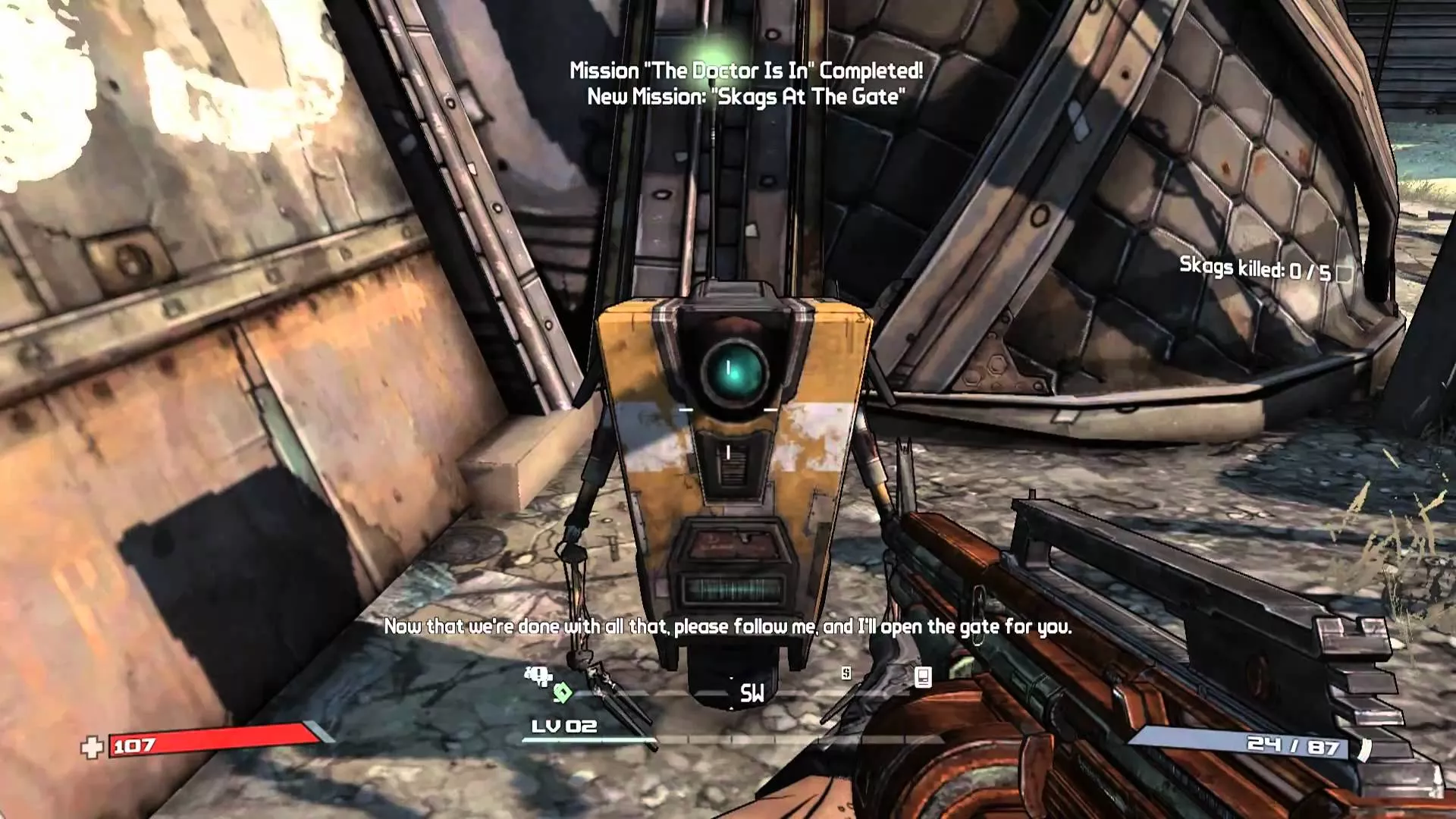This screenshot has height=819, width=1456.
Task: Select the green diamond waypoint on the compass
Action: (562, 692)
